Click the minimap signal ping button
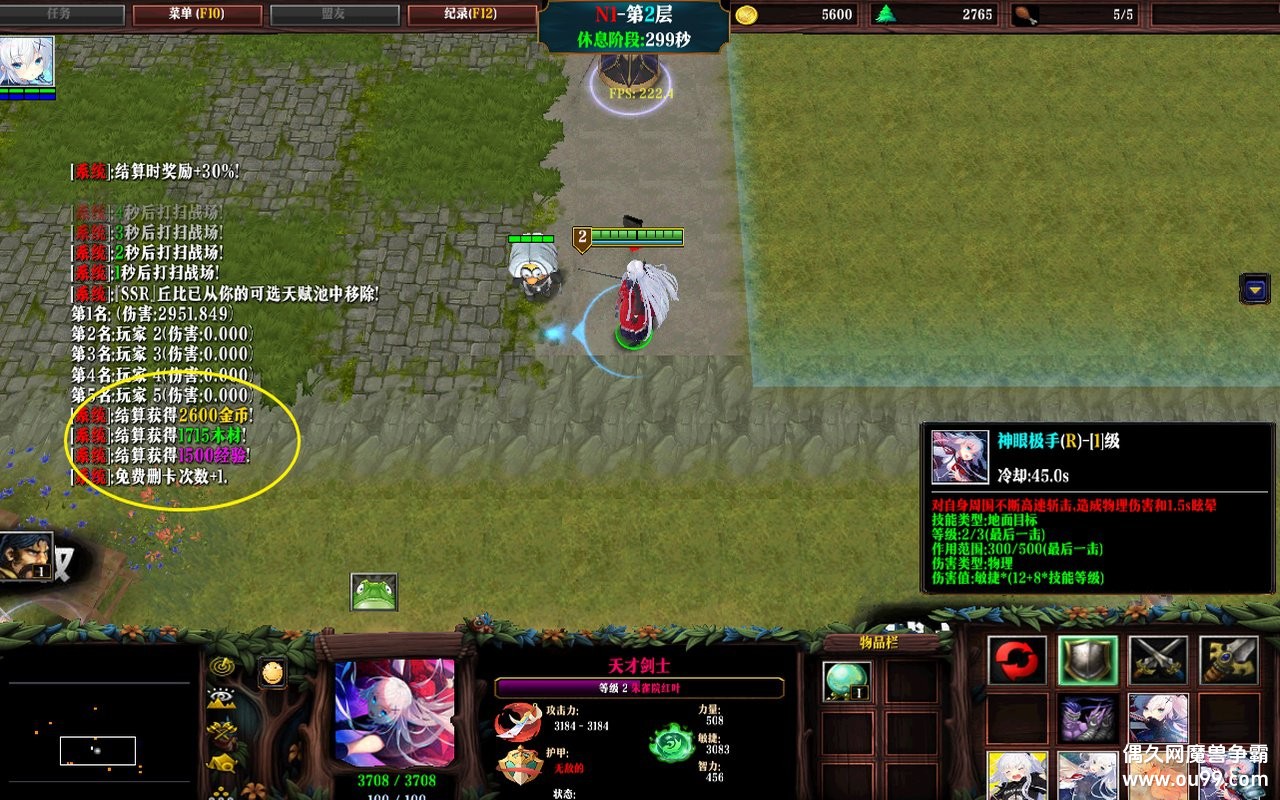This screenshot has height=800, width=1280. [221, 666]
